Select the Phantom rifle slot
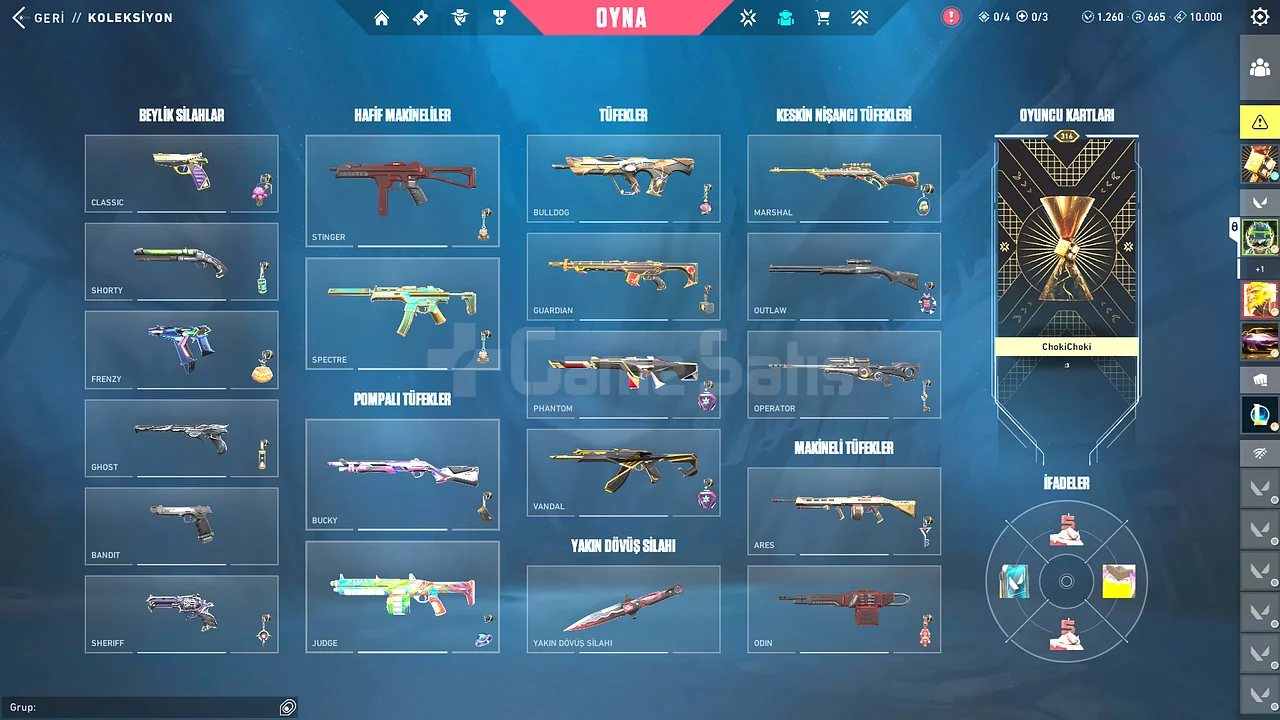The width and height of the screenshot is (1280, 720). tap(623, 374)
